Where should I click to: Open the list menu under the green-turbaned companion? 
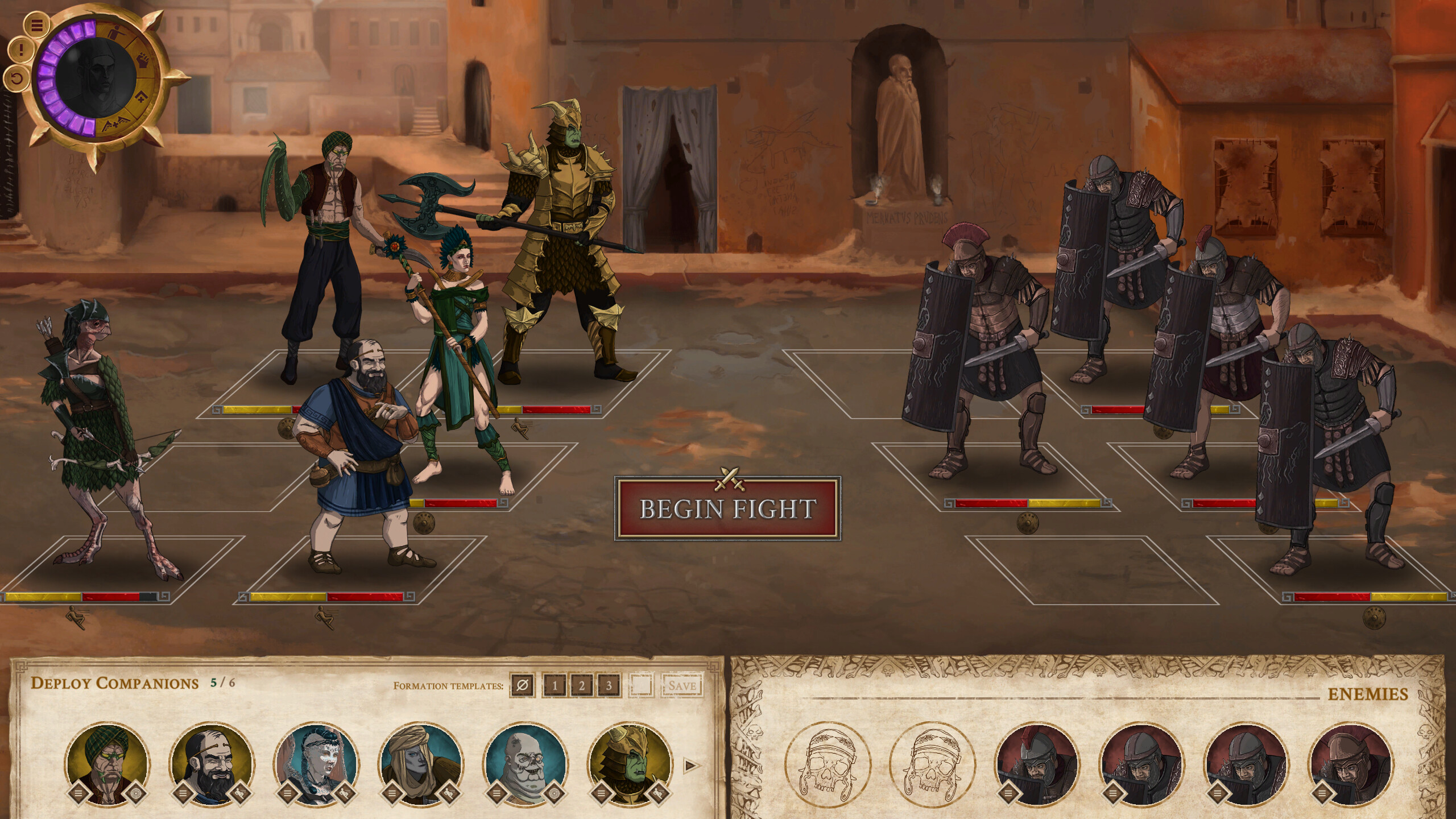(79, 793)
